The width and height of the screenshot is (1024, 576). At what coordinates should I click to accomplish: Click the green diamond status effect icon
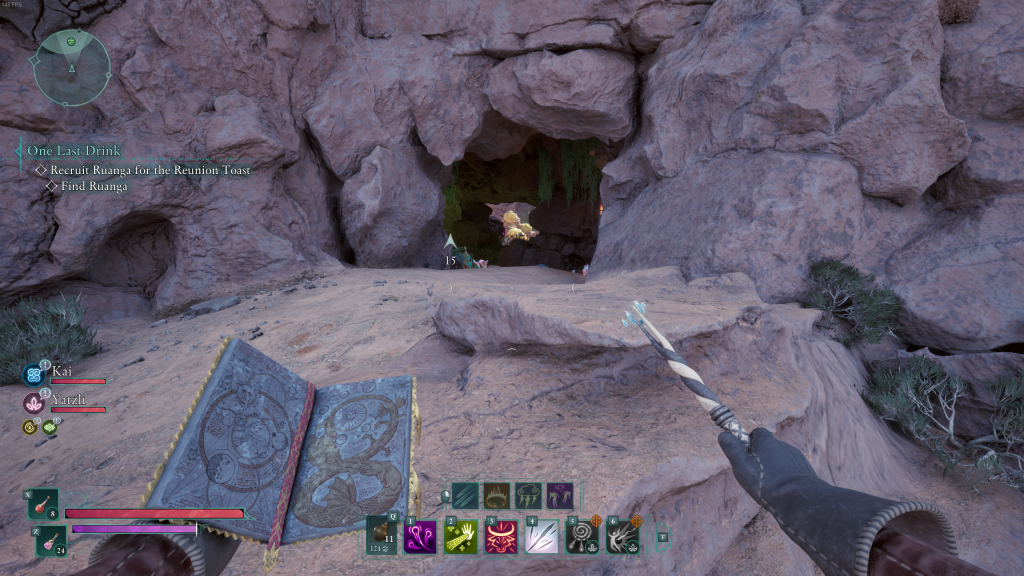(49, 427)
